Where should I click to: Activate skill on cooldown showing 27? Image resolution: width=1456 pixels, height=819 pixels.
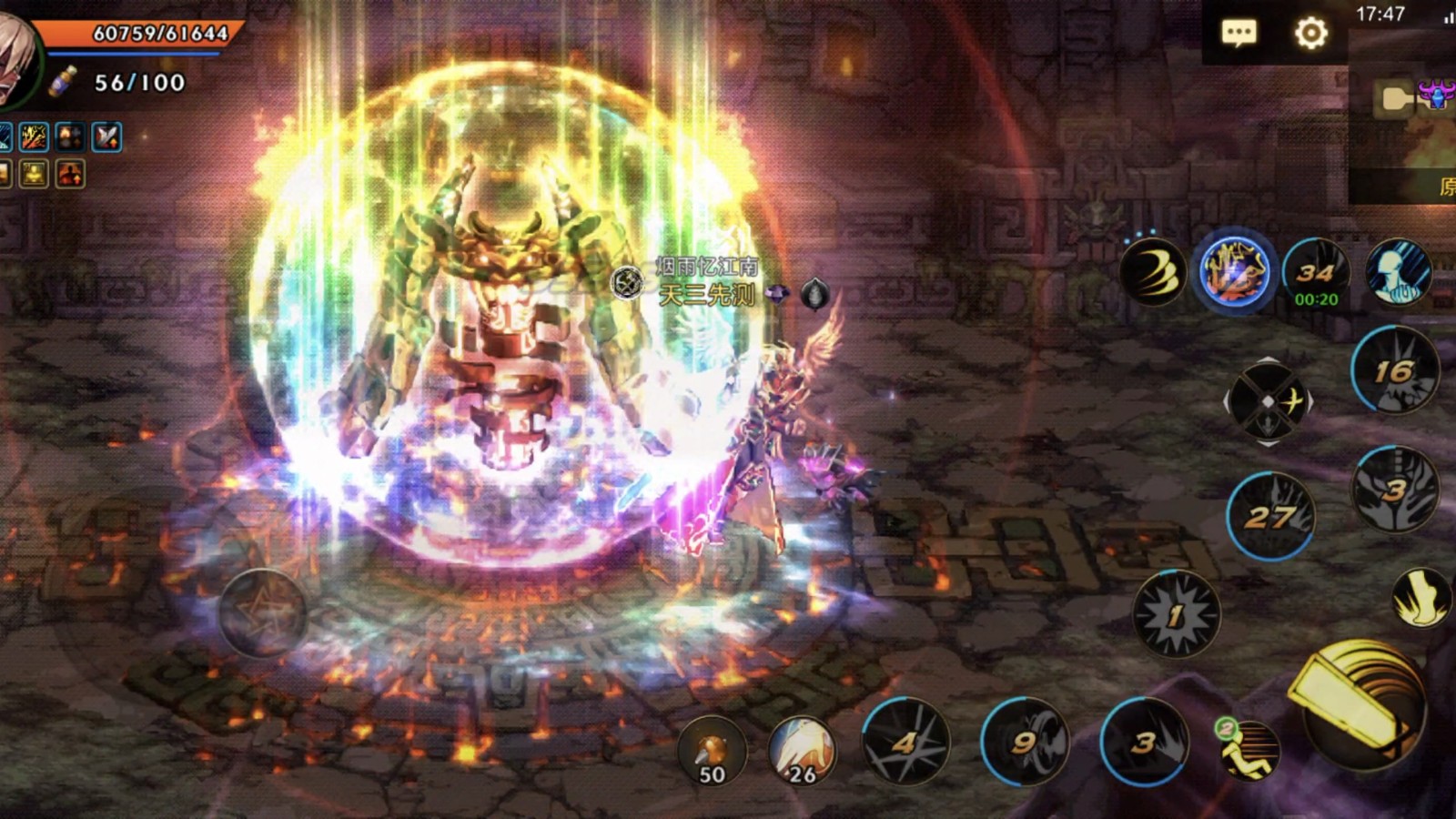pos(1270,517)
